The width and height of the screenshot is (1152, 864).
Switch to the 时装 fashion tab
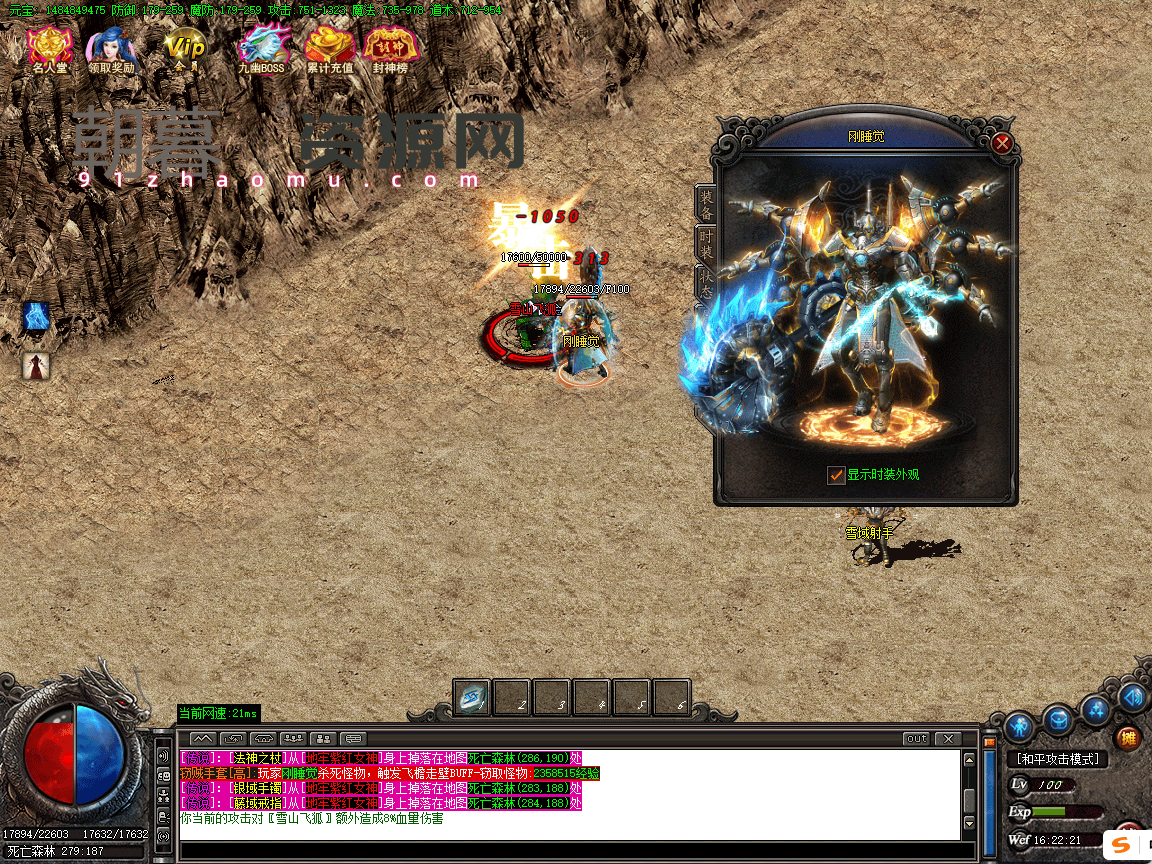coord(706,243)
